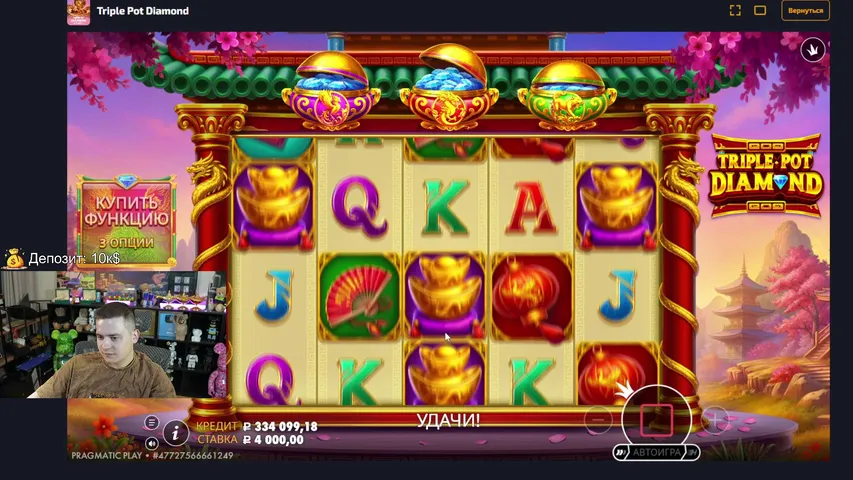Enter fullscreen mode via the brackets icon
The width and height of the screenshot is (853, 480).
(735, 11)
